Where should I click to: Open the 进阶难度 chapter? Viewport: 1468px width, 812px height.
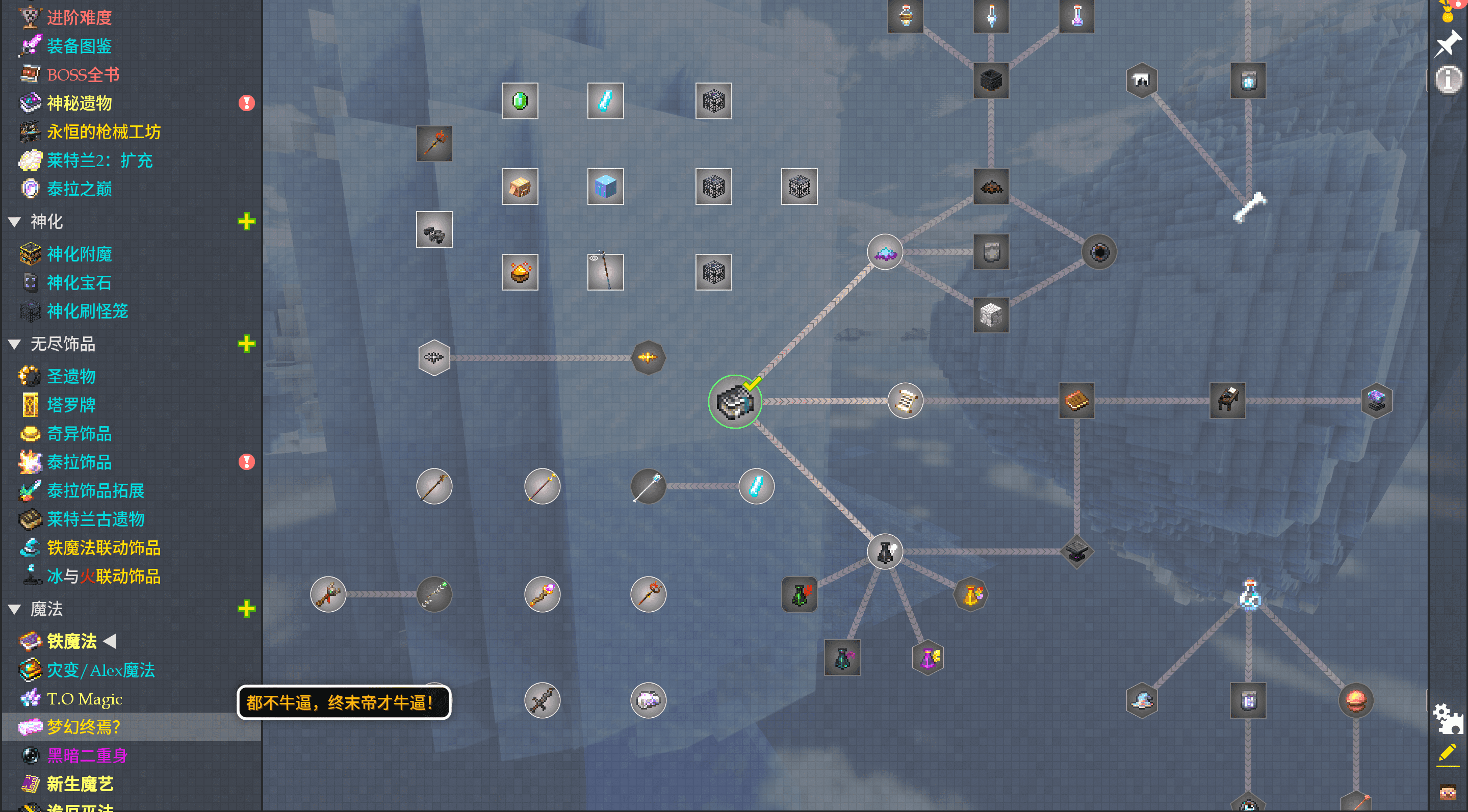tap(79, 18)
